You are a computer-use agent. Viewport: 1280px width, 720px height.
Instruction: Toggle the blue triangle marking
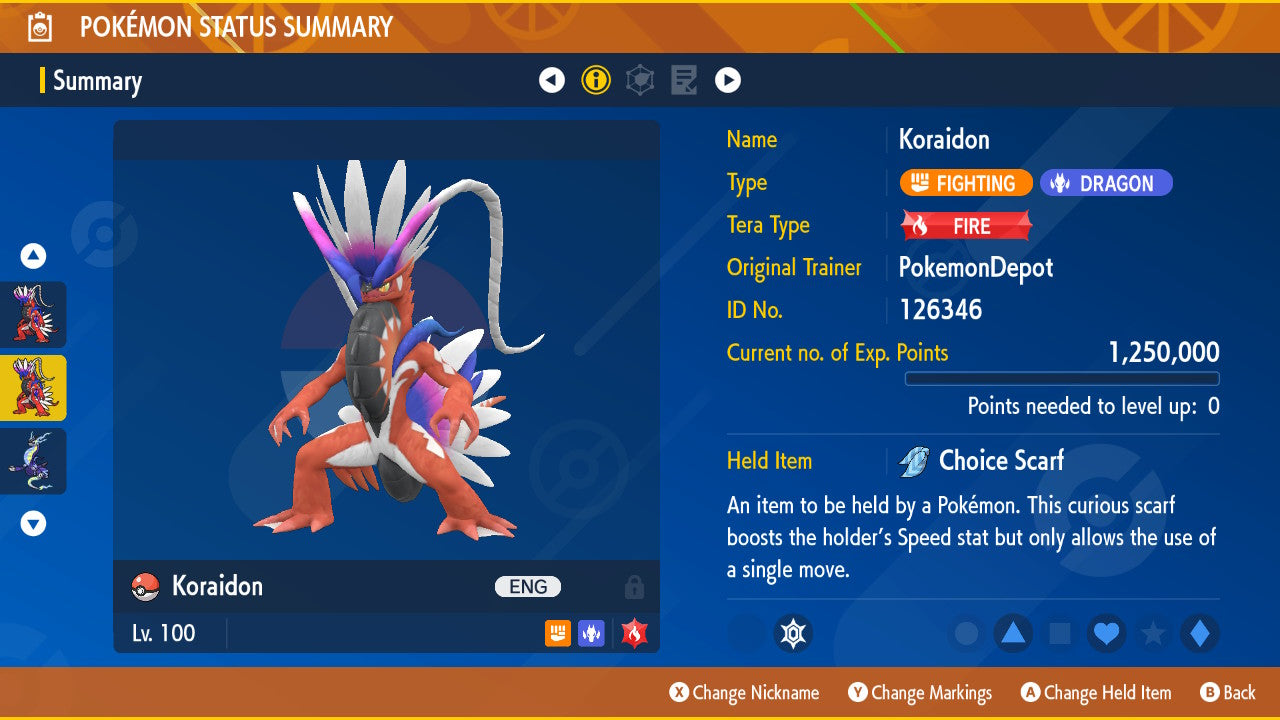(x=1013, y=634)
